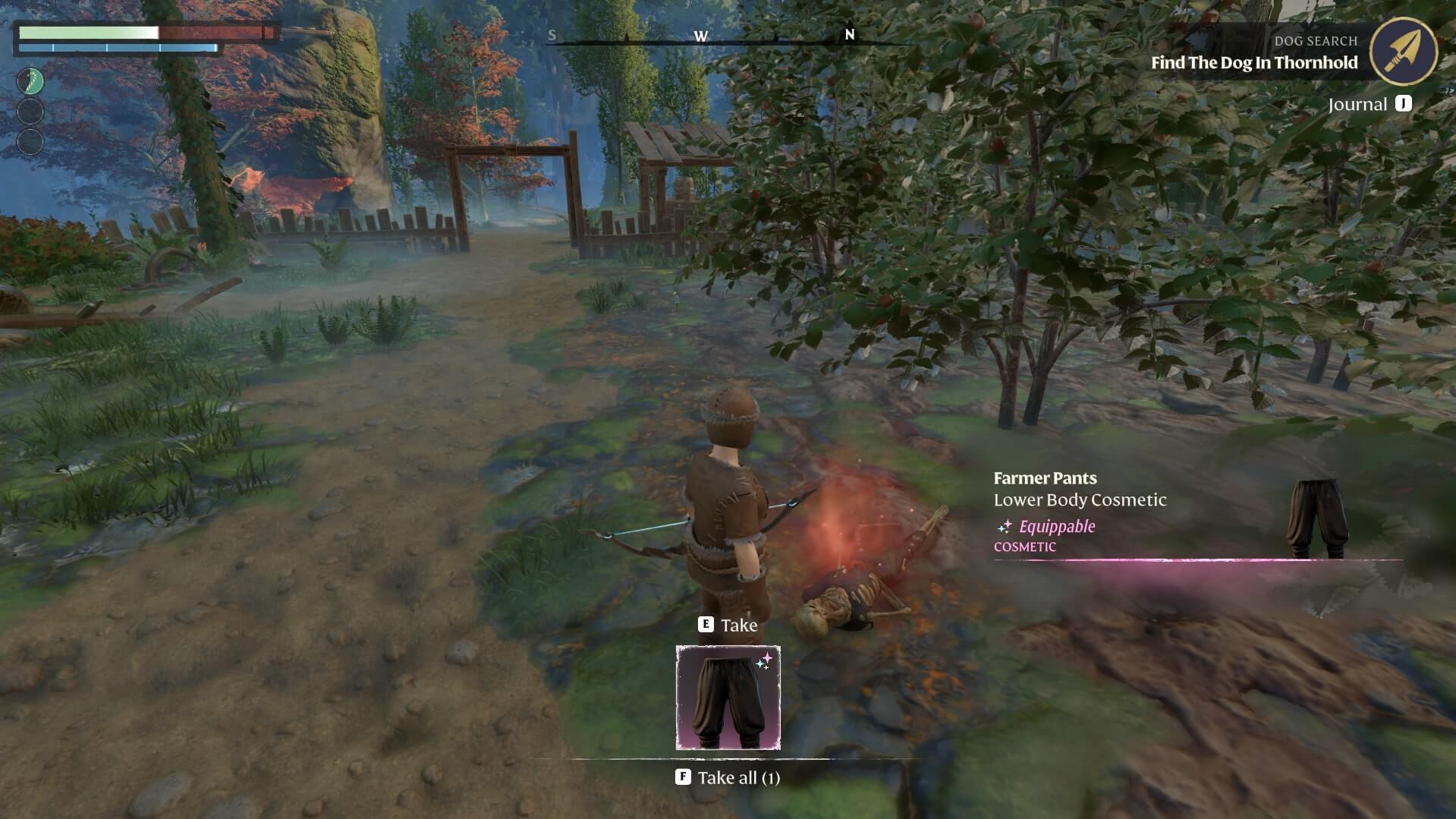The height and width of the screenshot is (819, 1456).
Task: Click the Farmer Pants loot thumbnail
Action: 727,697
